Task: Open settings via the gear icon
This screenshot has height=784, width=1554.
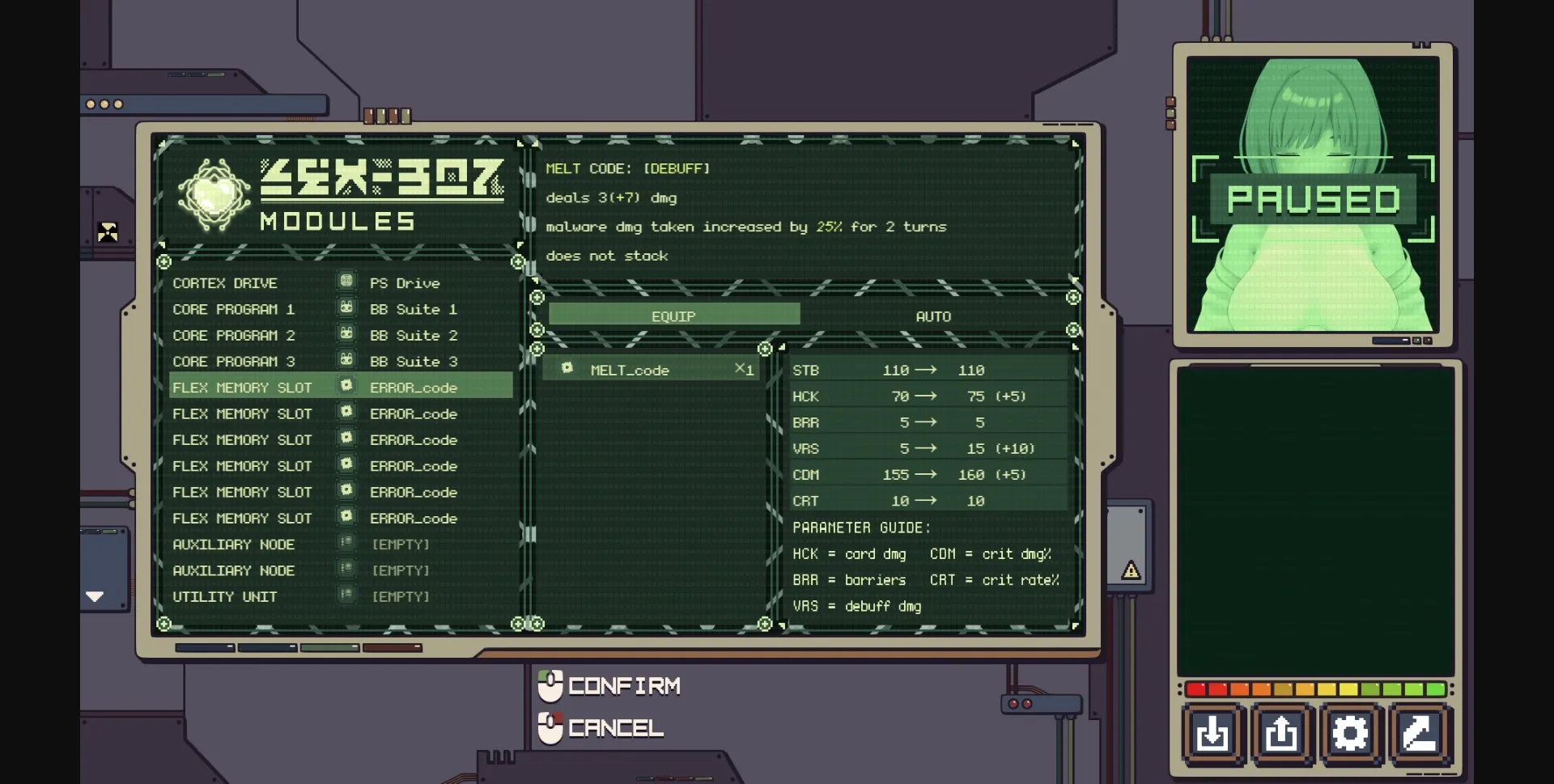Action: coord(1348,734)
